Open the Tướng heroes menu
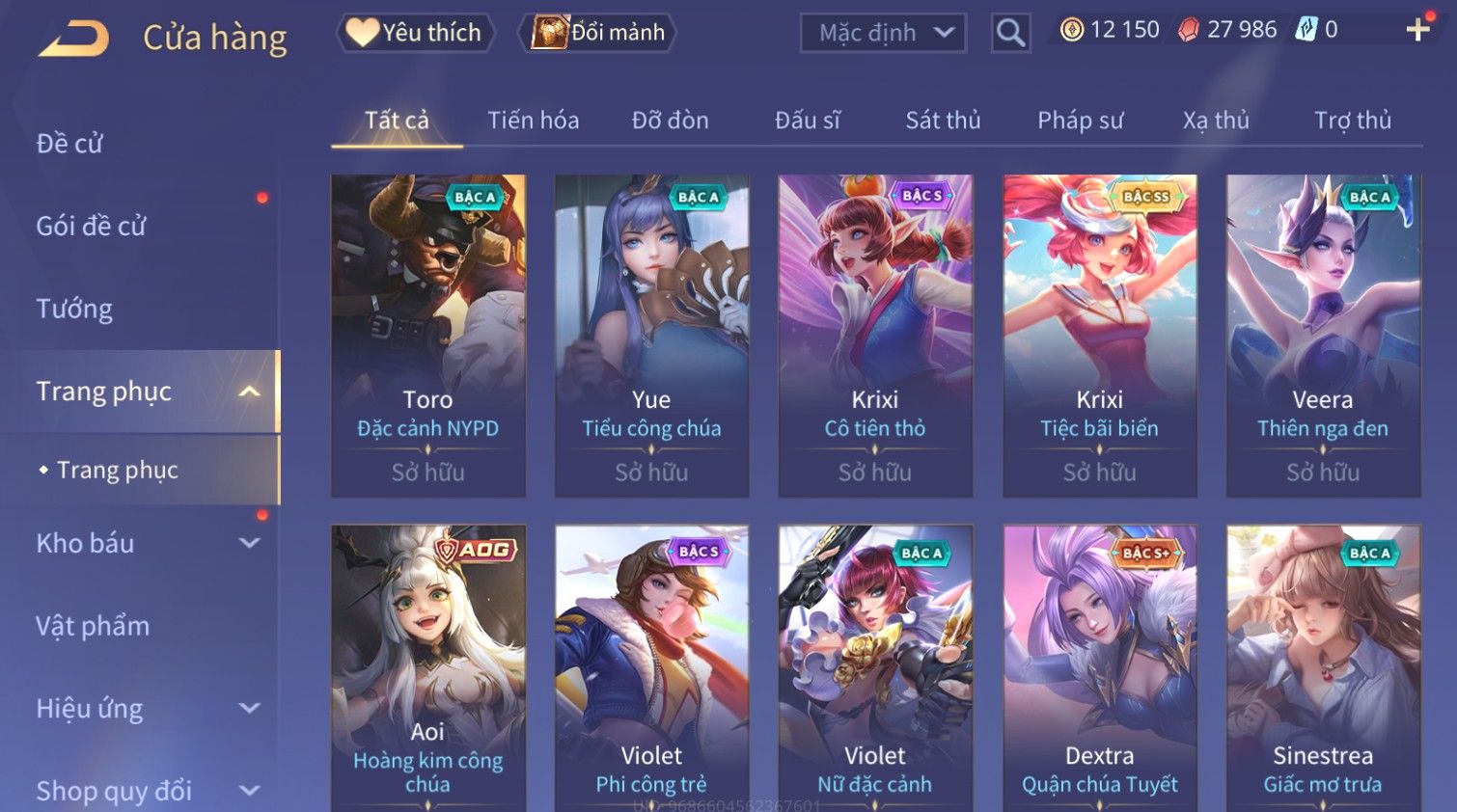This screenshot has width=1457, height=812. (x=74, y=309)
